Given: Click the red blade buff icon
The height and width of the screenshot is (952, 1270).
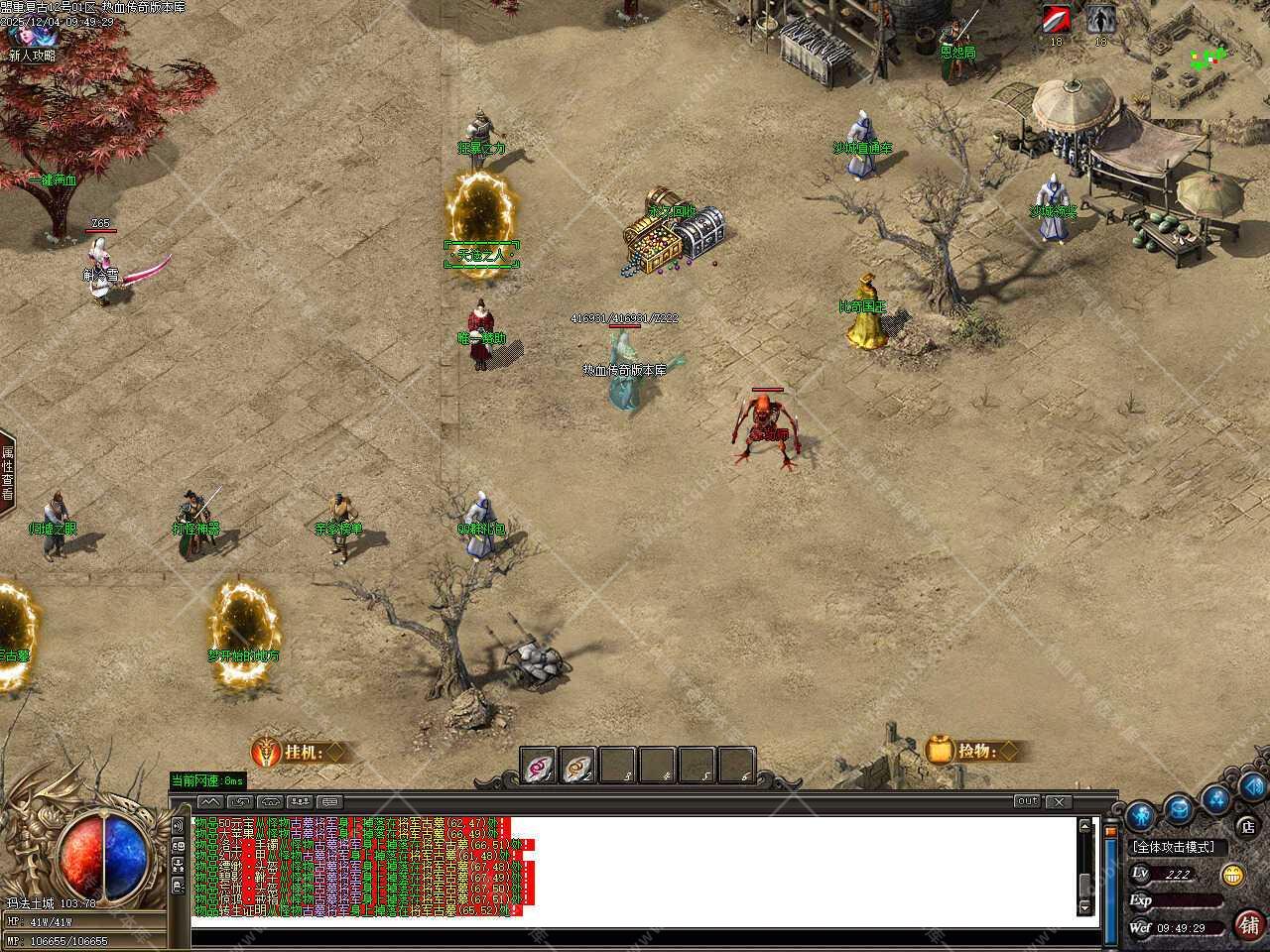Looking at the screenshot, I should pyautogui.click(x=1056, y=20).
